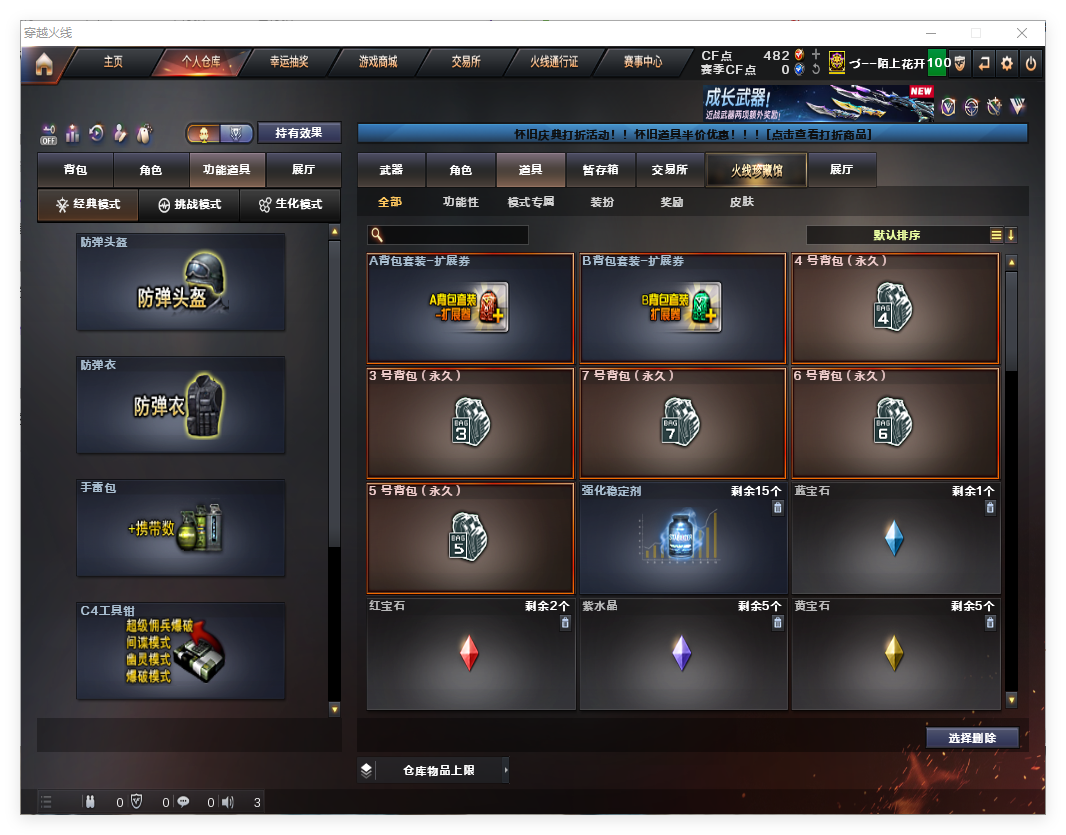The height and width of the screenshot is (835, 1066).
Task: Show the 皮肤 skins filter
Action: [741, 202]
